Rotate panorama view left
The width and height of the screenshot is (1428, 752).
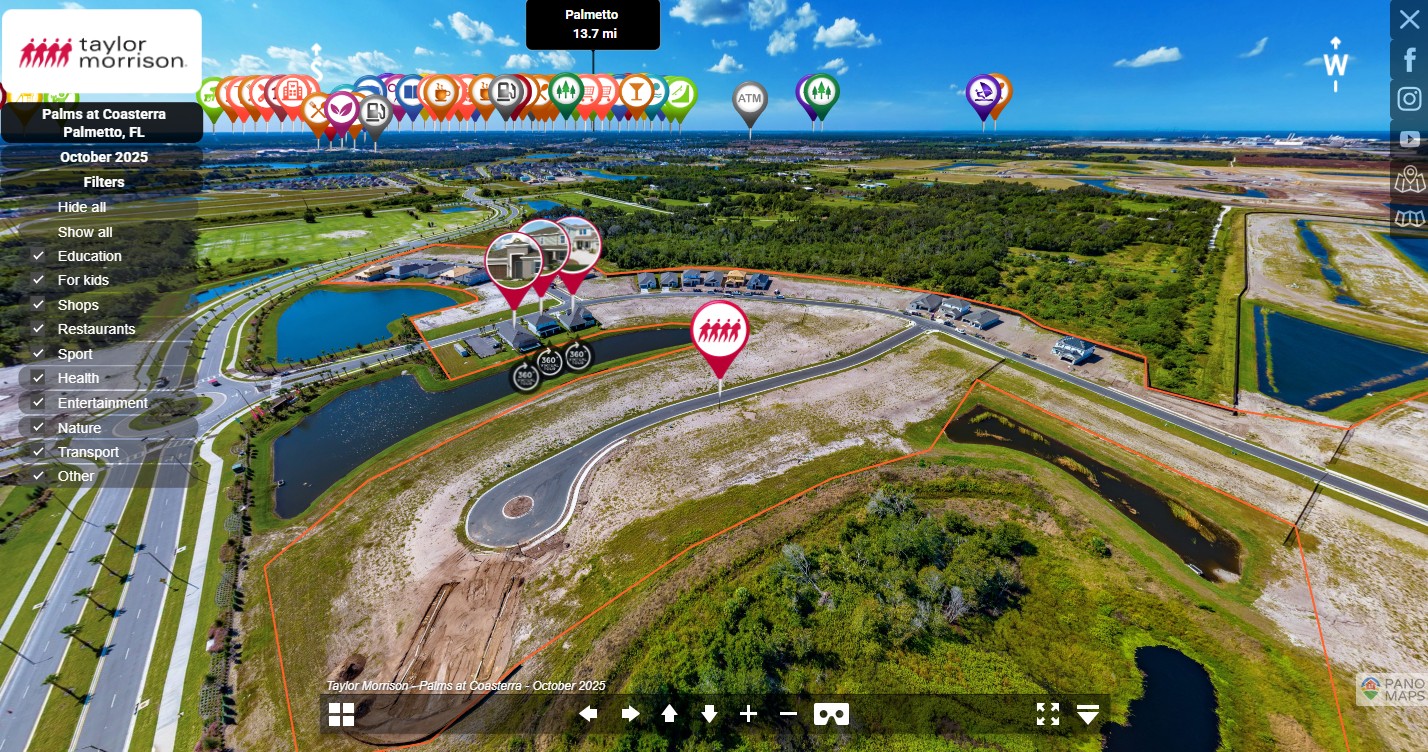point(588,714)
